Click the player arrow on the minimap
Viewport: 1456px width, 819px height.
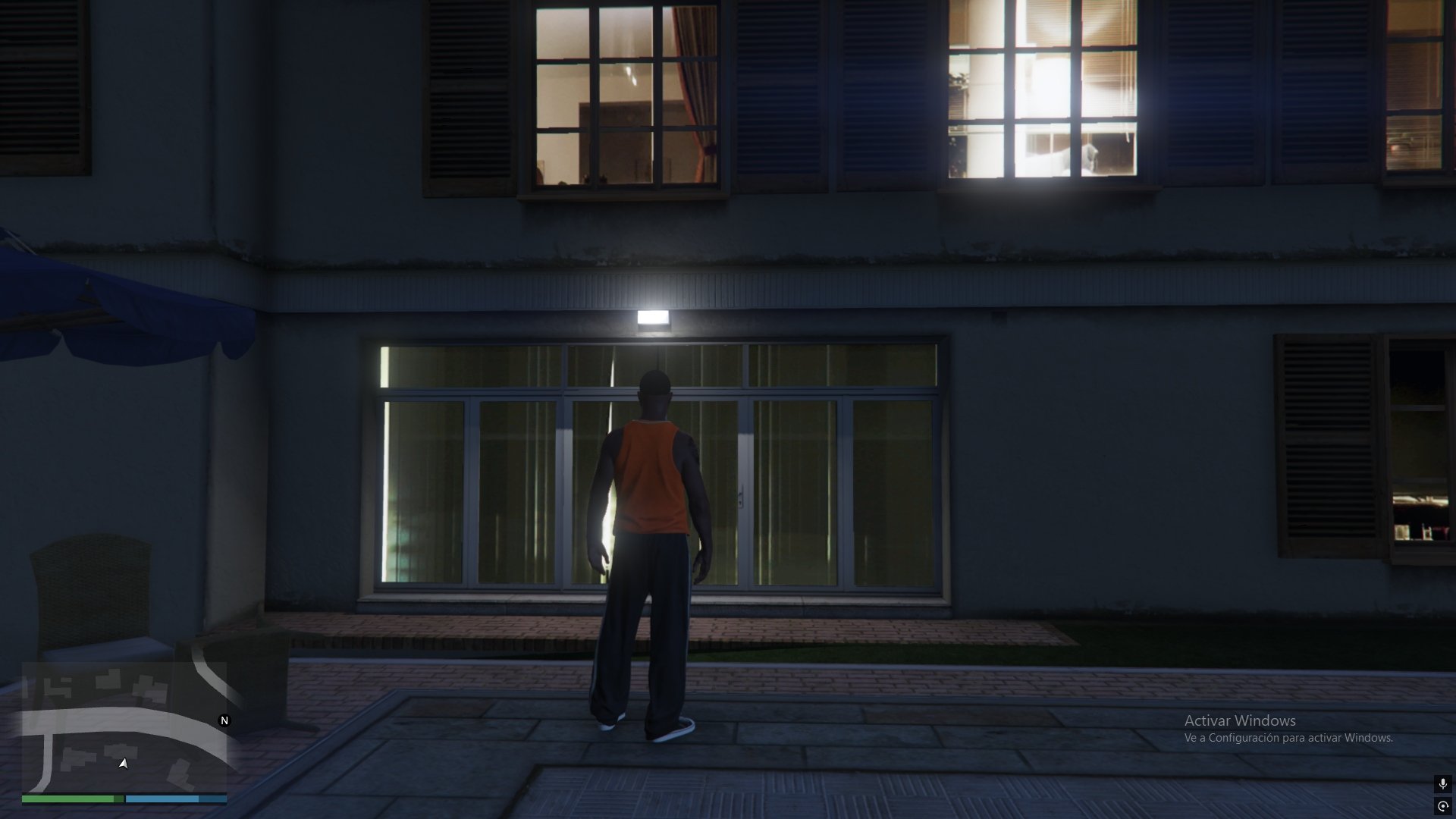[124, 764]
